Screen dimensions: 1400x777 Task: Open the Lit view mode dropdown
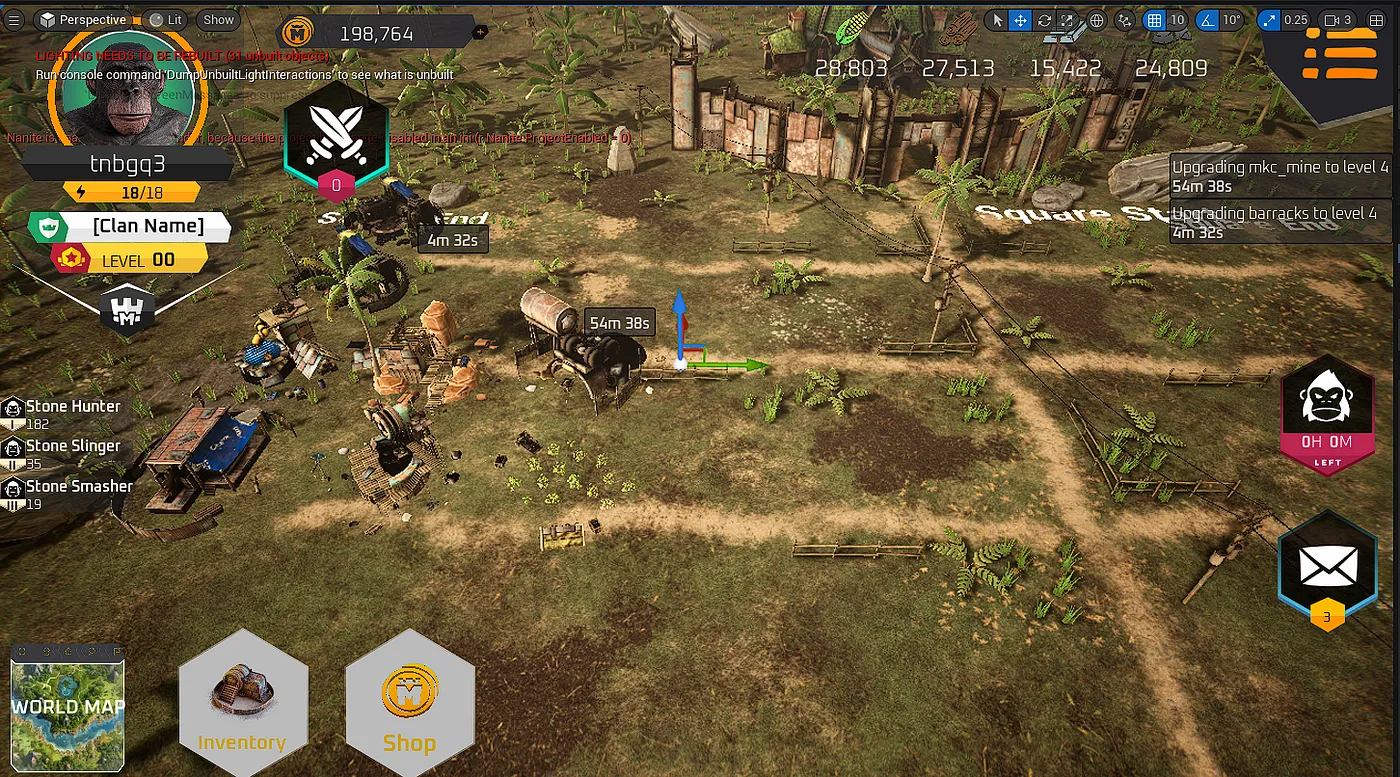click(166, 19)
